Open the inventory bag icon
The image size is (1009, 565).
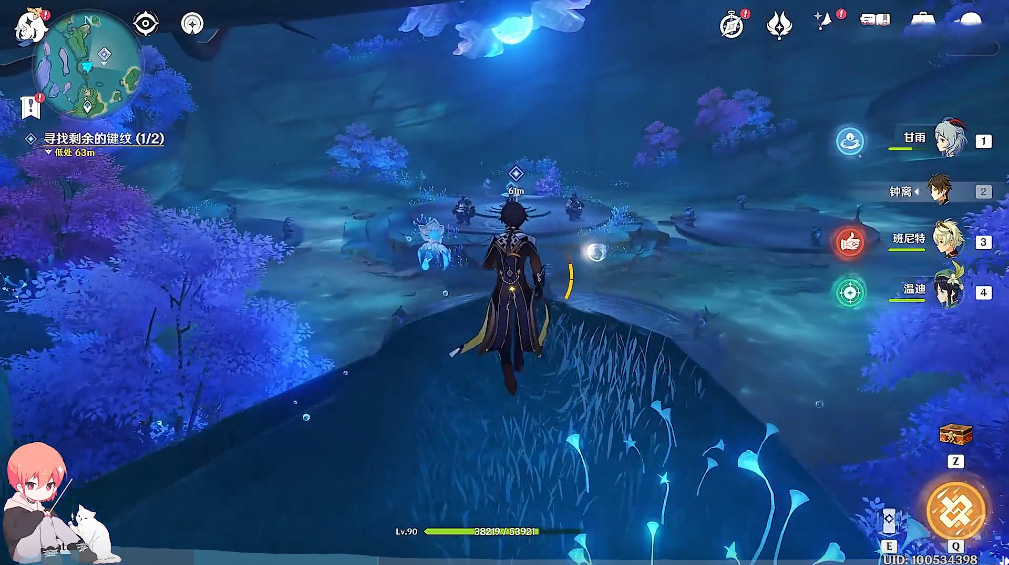921,22
